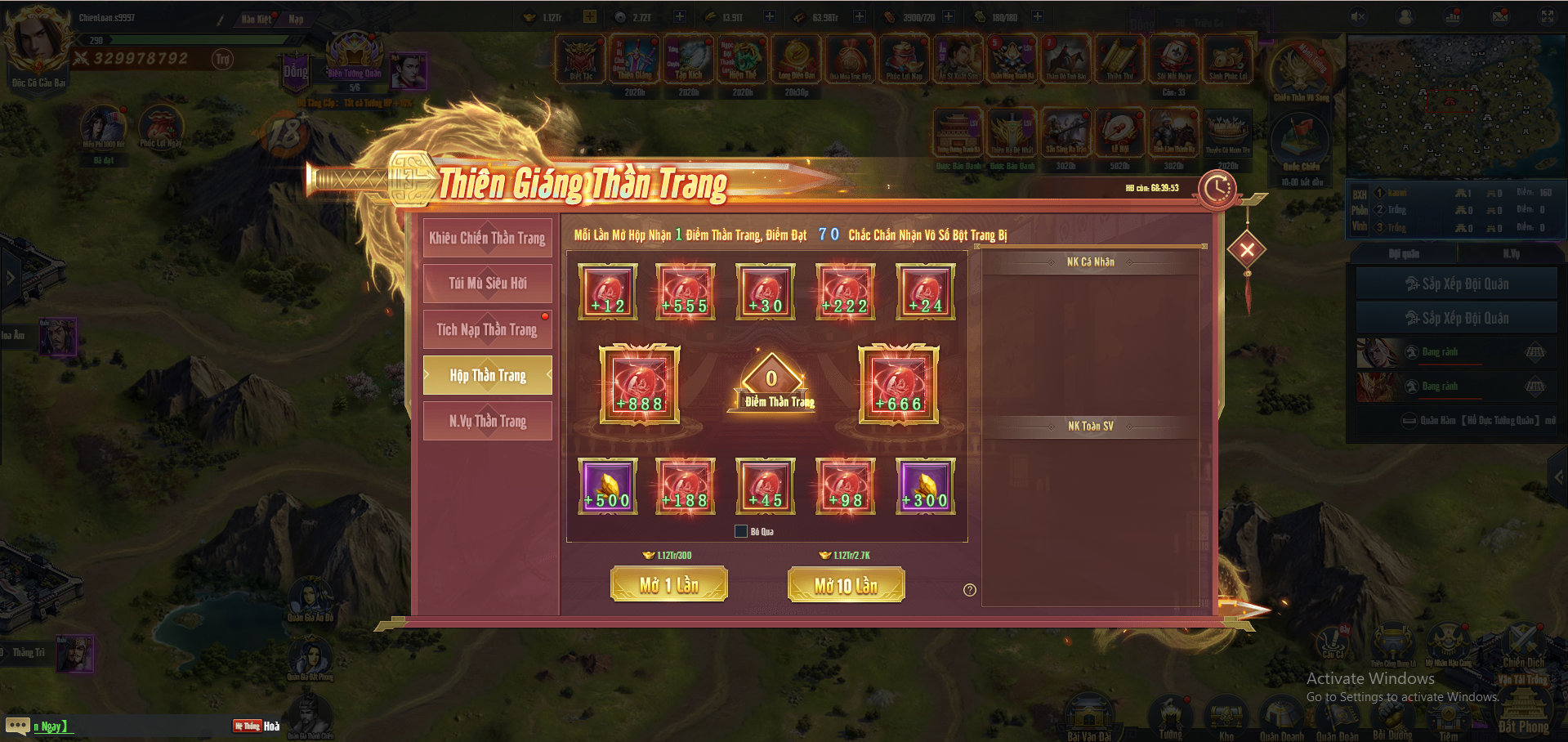The width and height of the screenshot is (1568, 742).
Task: Open one box with Mở 1 Lần
Action: (x=668, y=585)
